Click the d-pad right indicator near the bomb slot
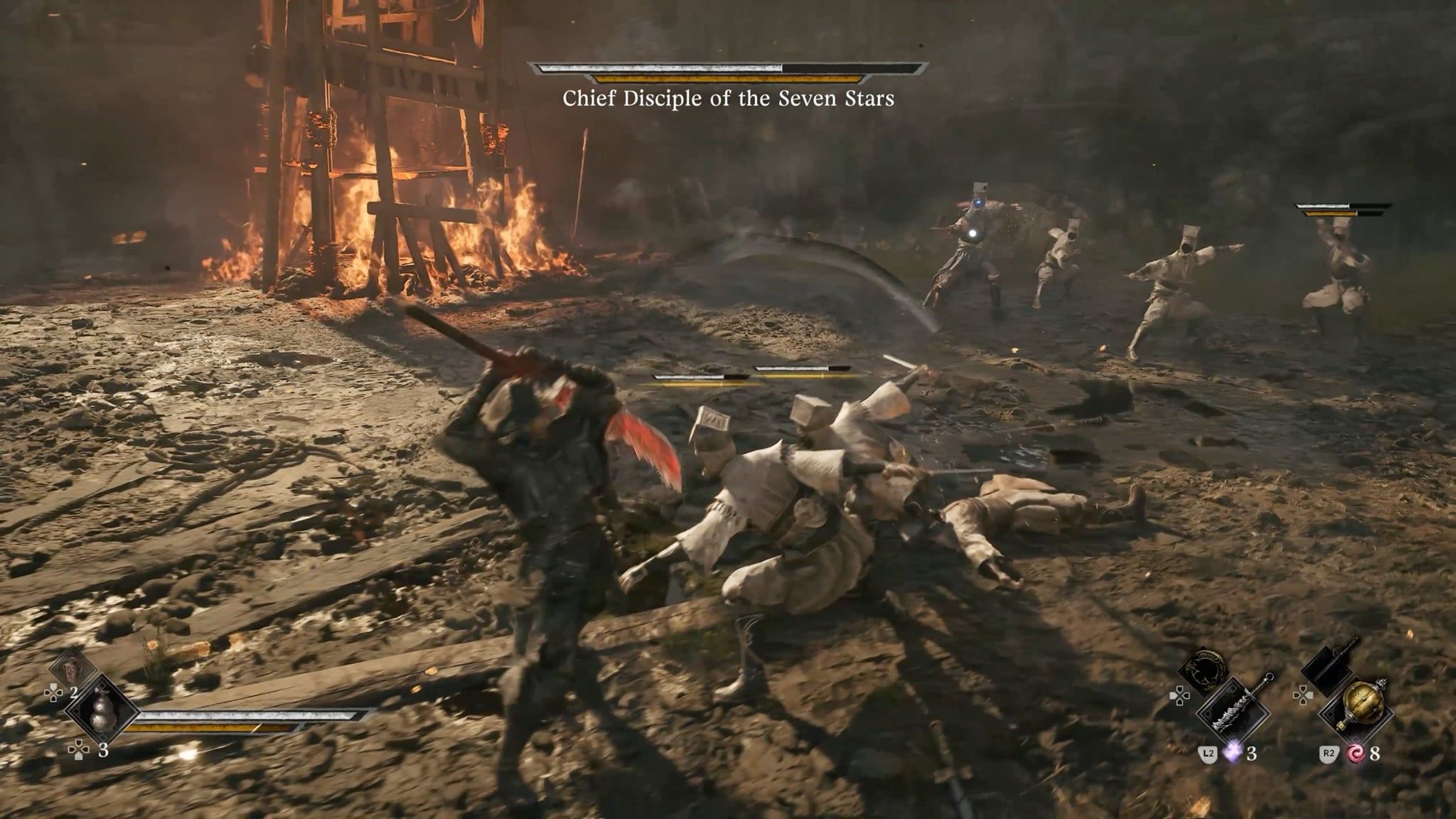This screenshot has height=819, width=1456. click(1303, 695)
